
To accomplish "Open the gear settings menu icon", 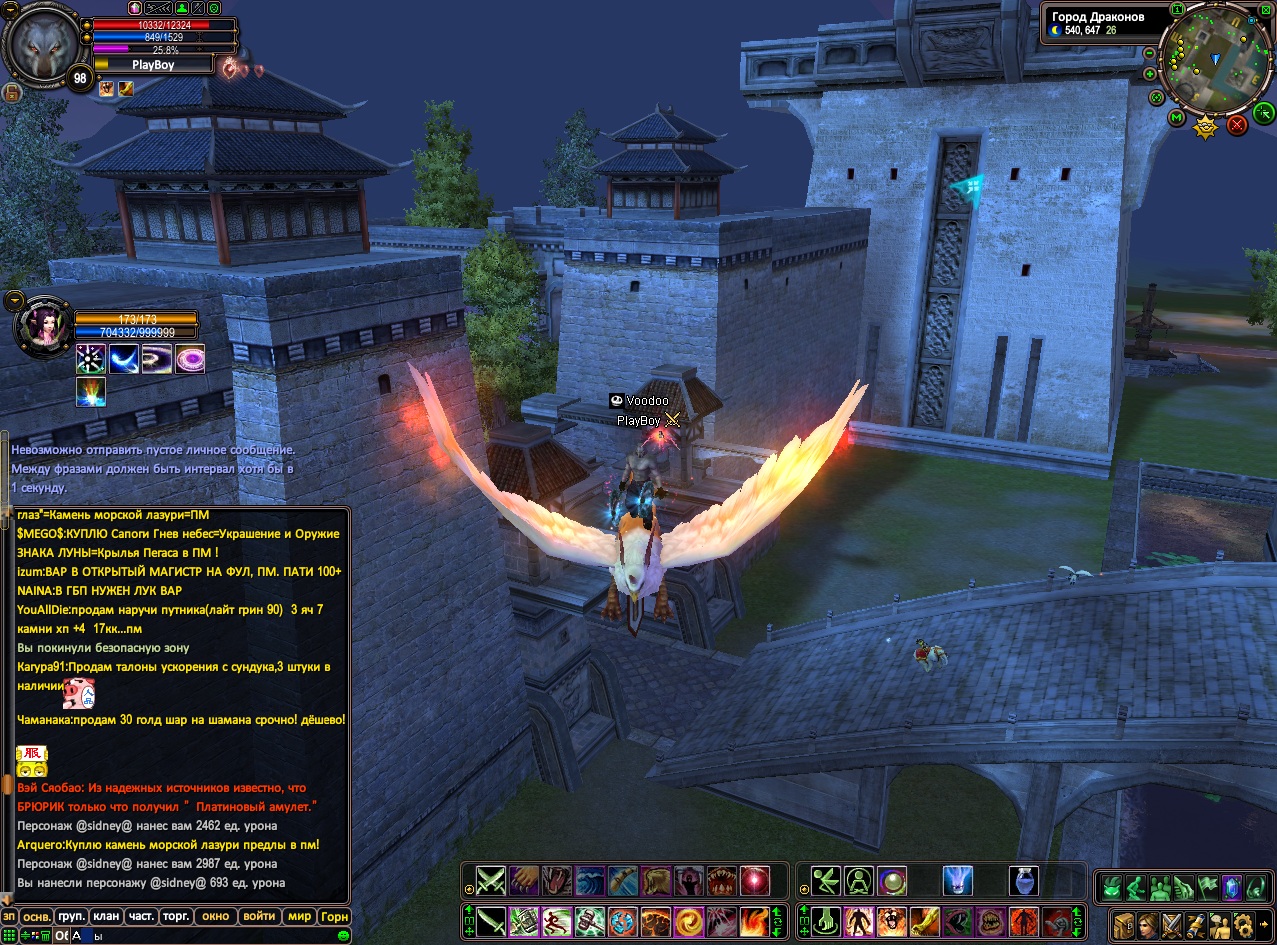I will pos(1243,923).
